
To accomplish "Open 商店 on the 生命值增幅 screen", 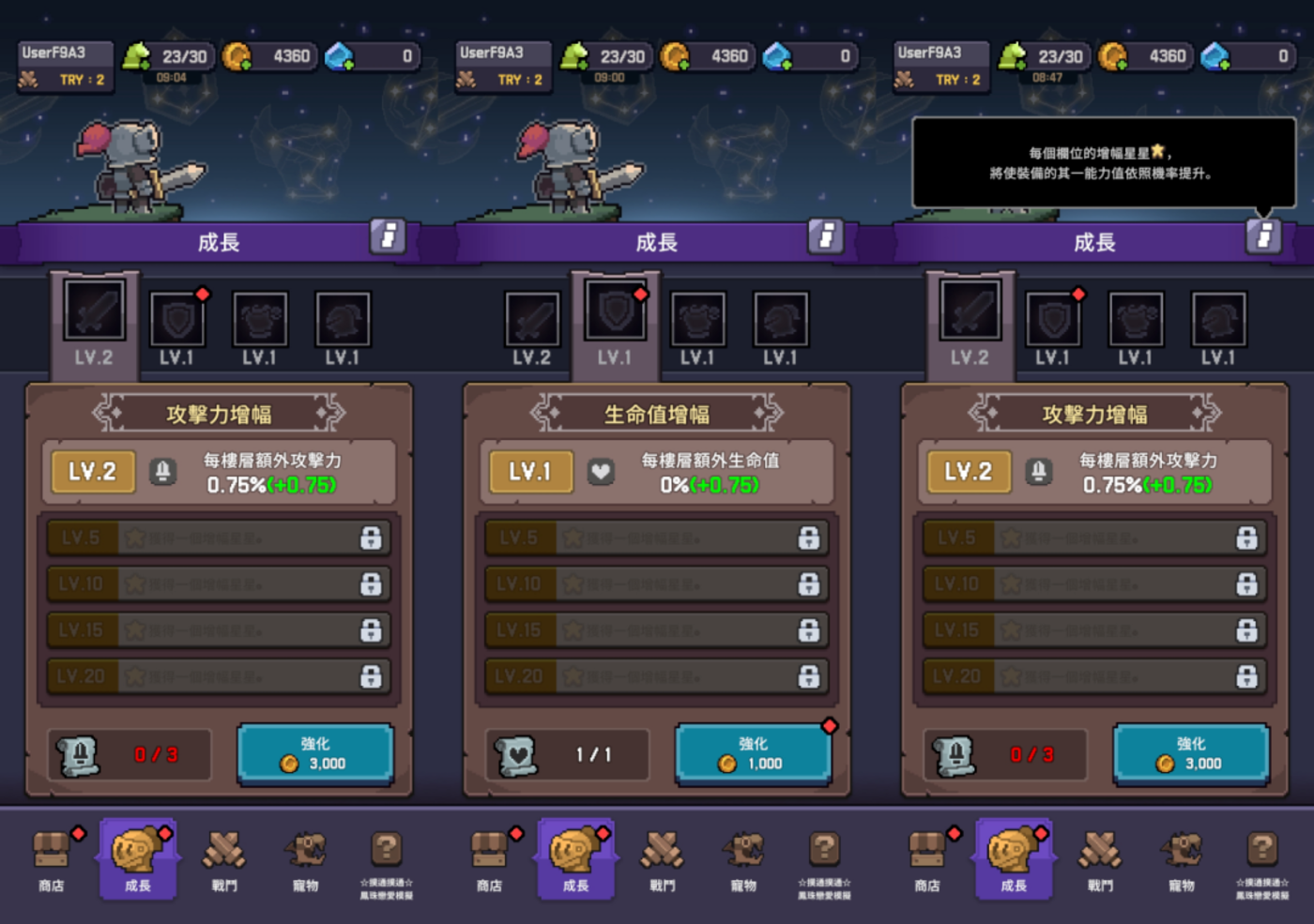I will tap(490, 859).
